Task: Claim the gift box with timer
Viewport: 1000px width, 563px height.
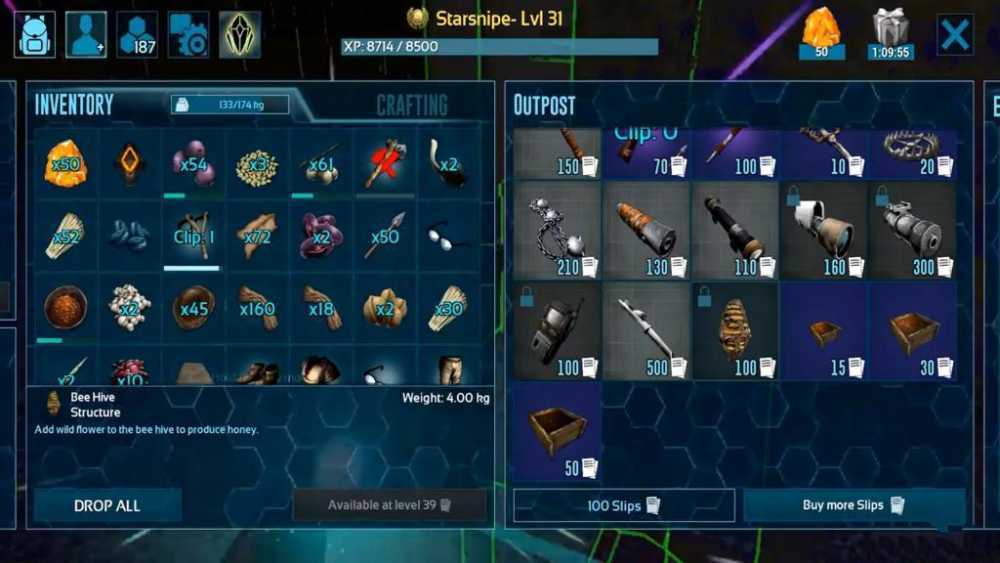Action: (x=890, y=33)
